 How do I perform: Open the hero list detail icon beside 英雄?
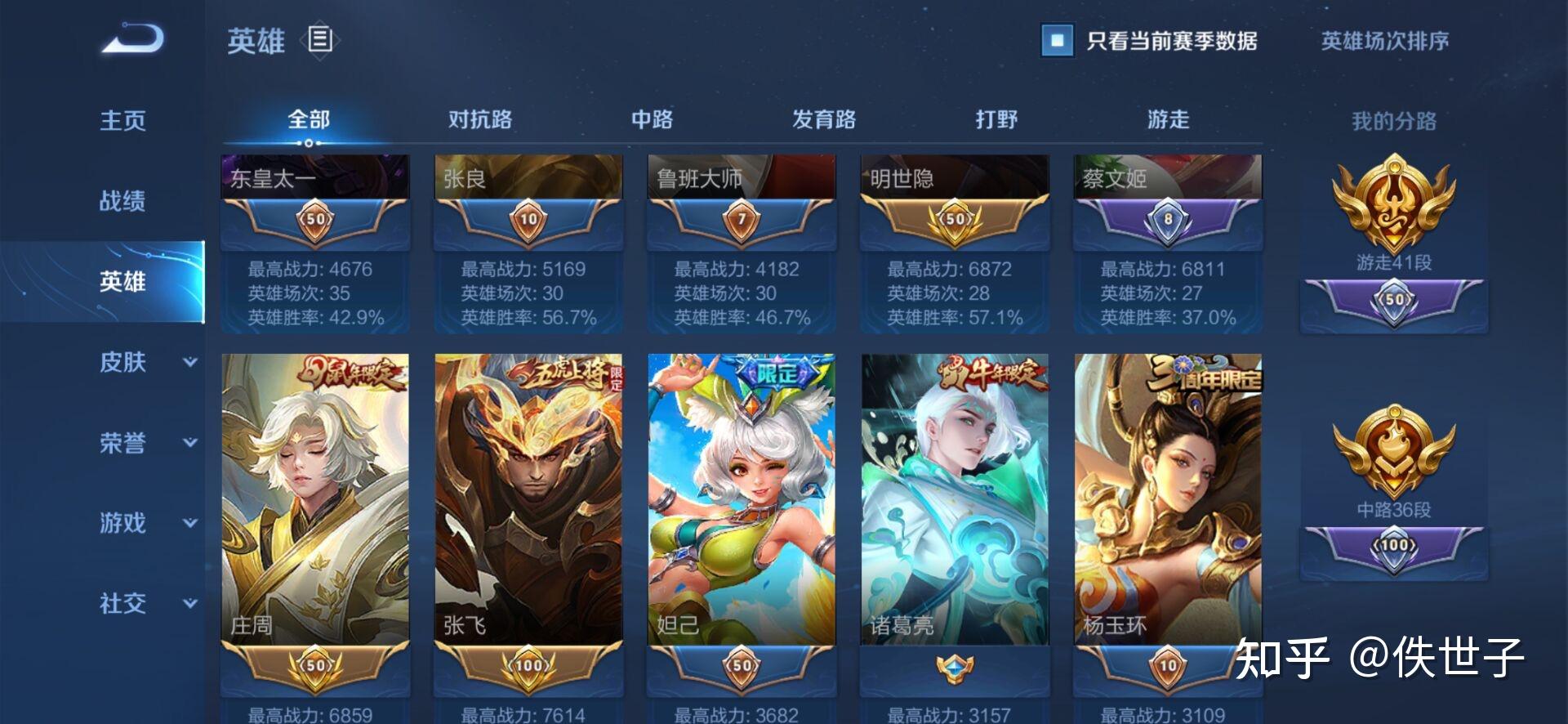[x=318, y=41]
